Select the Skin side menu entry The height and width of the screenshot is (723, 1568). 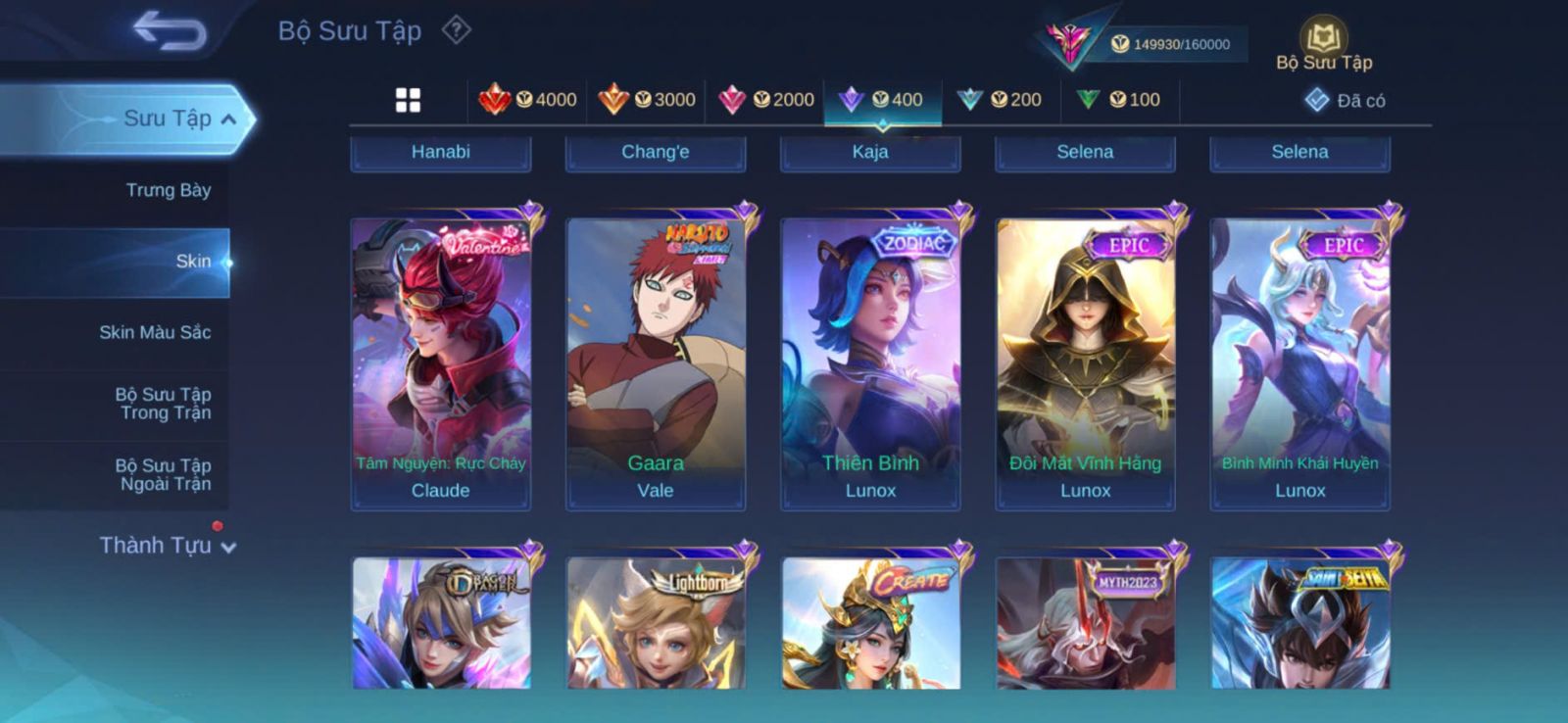click(192, 262)
